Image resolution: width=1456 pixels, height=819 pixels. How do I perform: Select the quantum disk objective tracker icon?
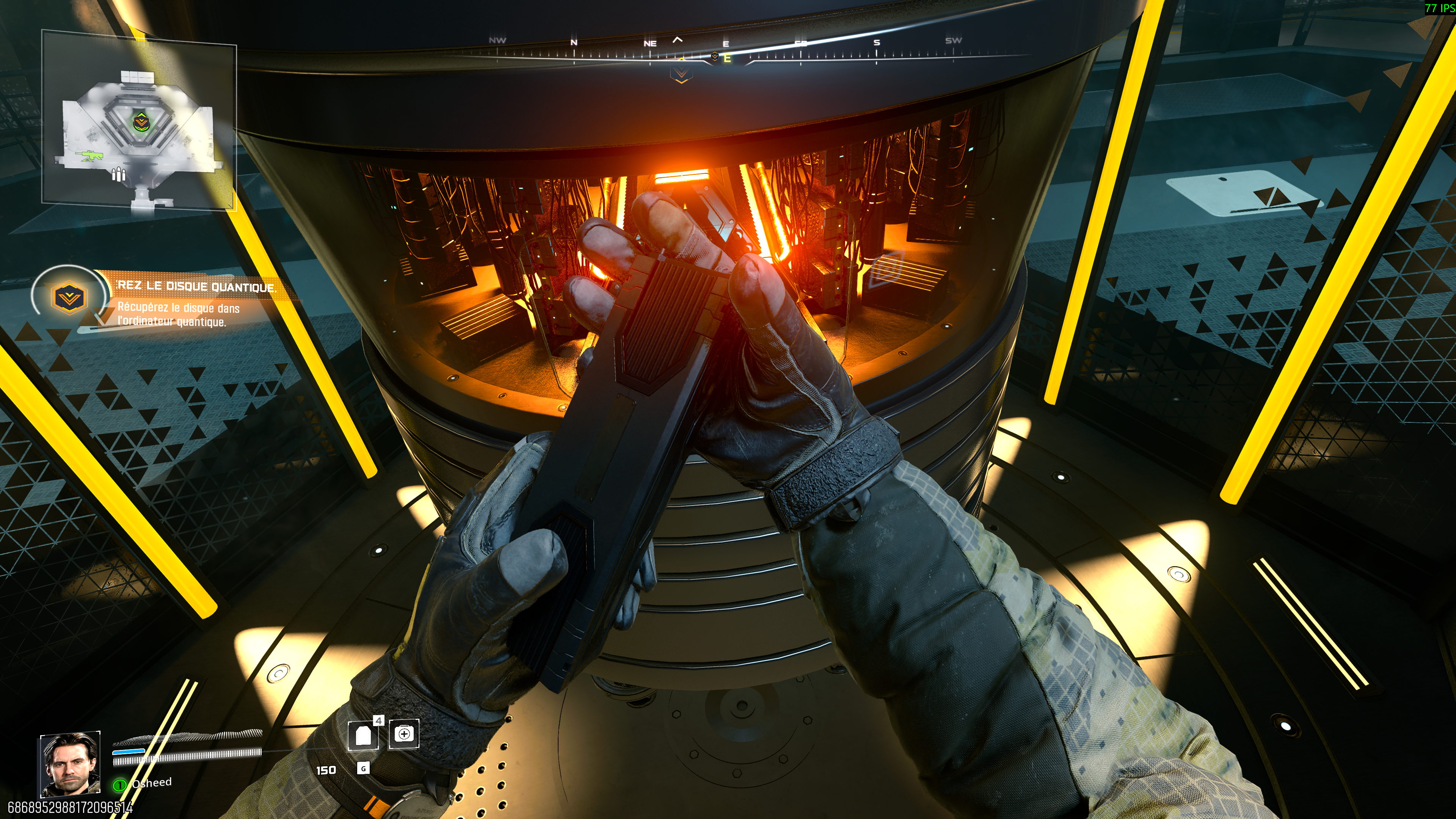(69, 297)
